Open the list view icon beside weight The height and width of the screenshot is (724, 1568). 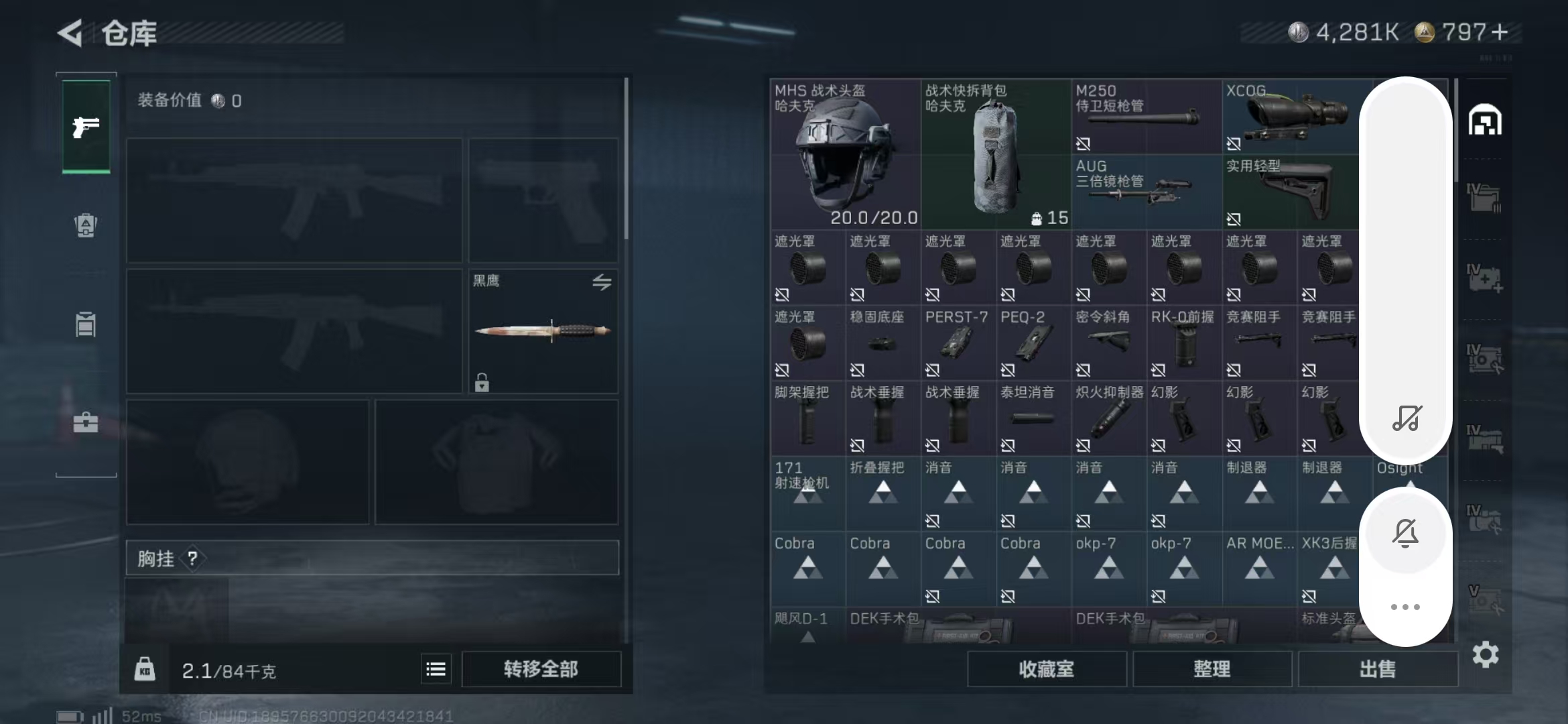[x=436, y=668]
